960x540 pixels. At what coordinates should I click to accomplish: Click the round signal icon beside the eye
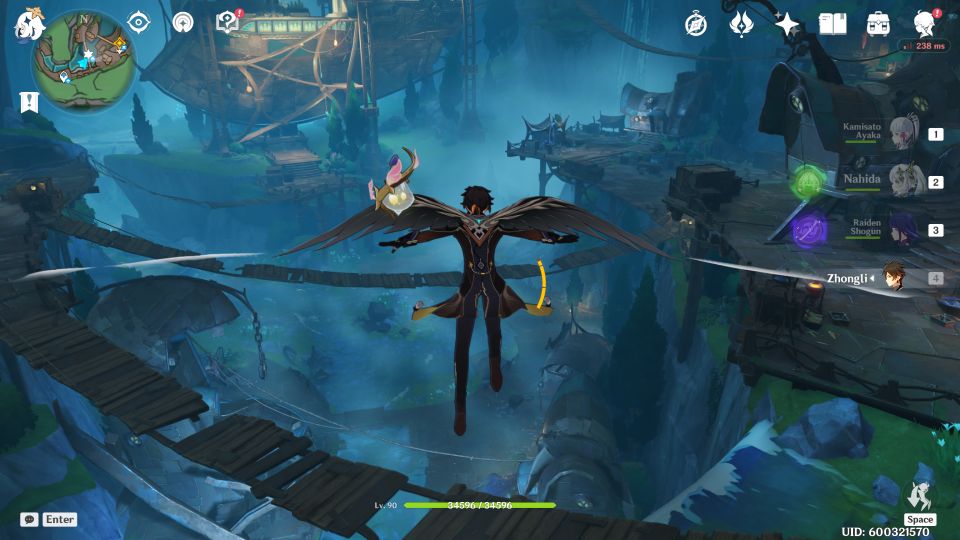tap(182, 22)
